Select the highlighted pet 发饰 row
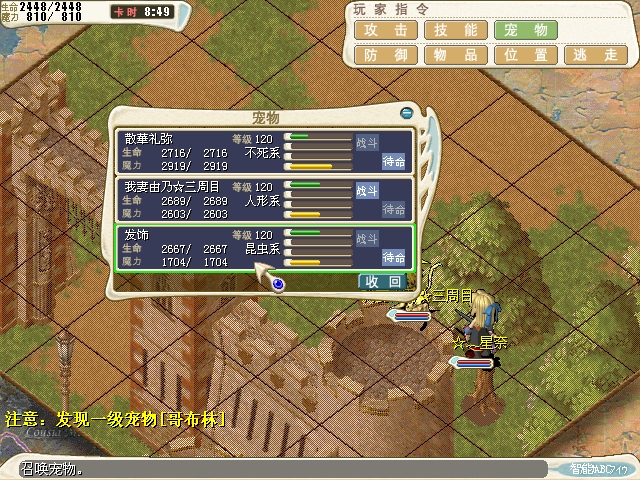The image size is (640, 480). pyautogui.click(x=200, y=248)
